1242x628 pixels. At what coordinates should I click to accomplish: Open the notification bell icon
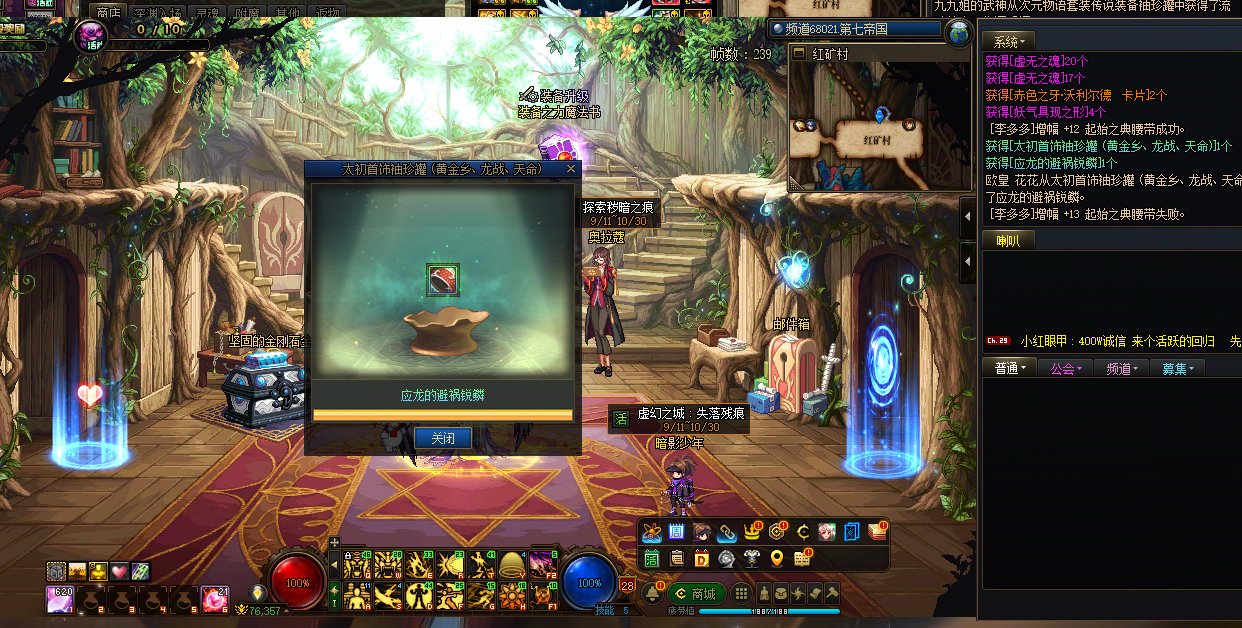click(652, 593)
